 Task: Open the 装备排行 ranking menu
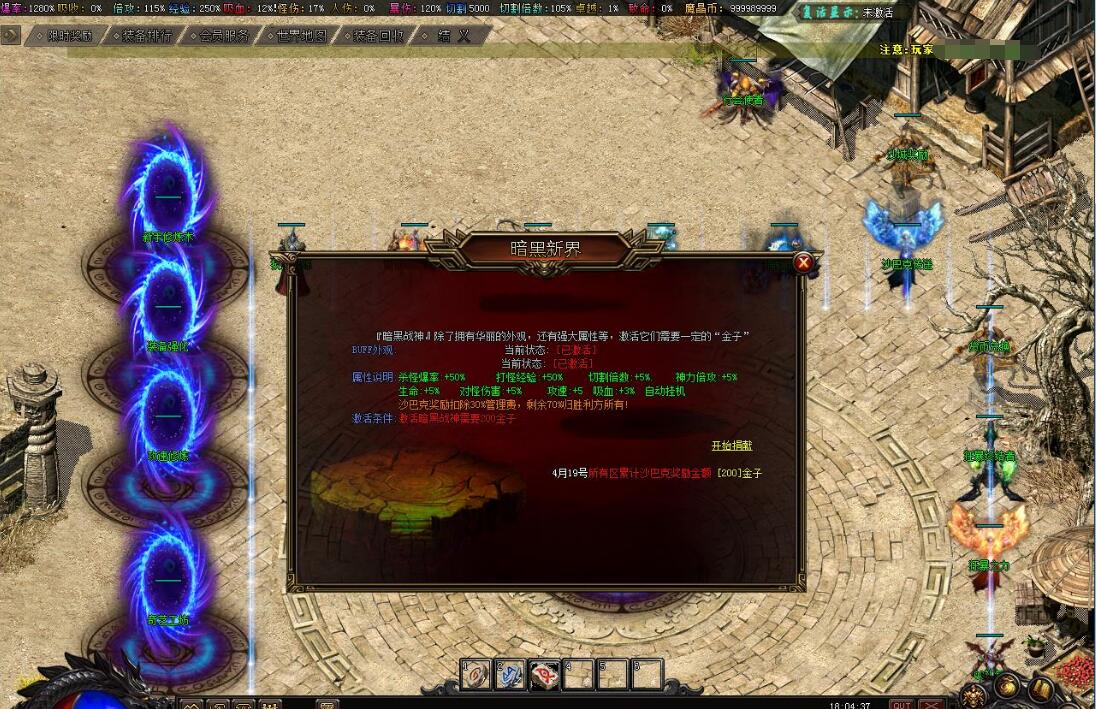(x=147, y=35)
